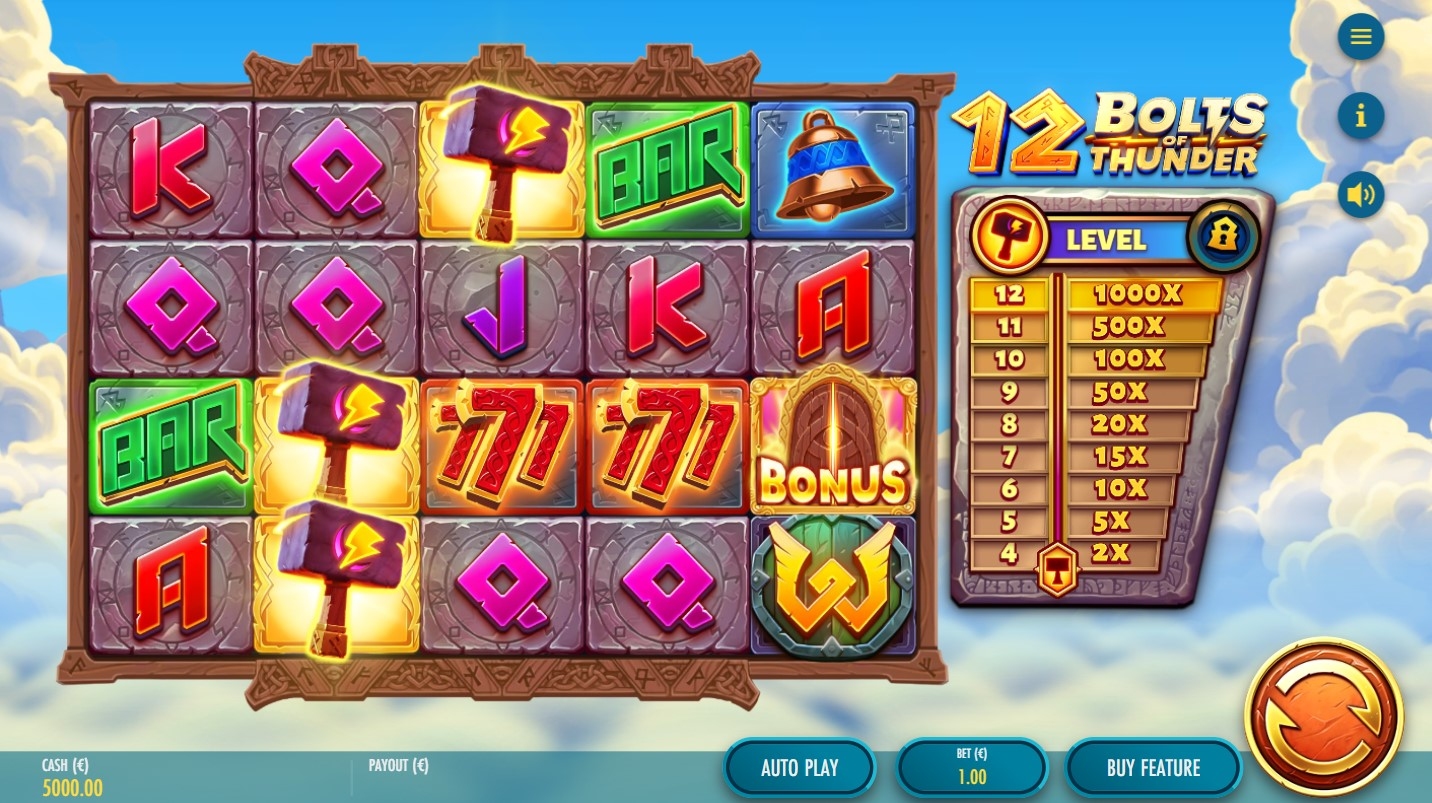Spin the reels with the round arrow button
This screenshot has height=803, width=1432.
(x=1323, y=716)
